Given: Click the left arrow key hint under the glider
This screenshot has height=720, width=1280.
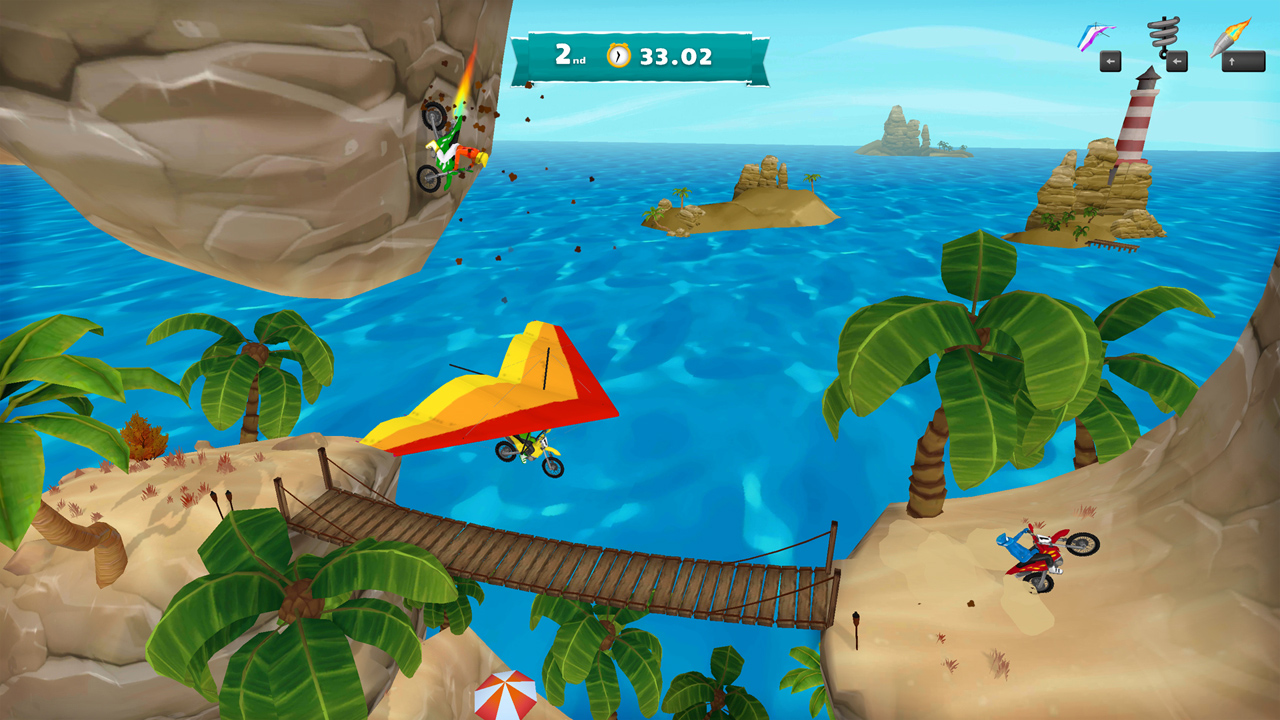Looking at the screenshot, I should pos(1110,61).
